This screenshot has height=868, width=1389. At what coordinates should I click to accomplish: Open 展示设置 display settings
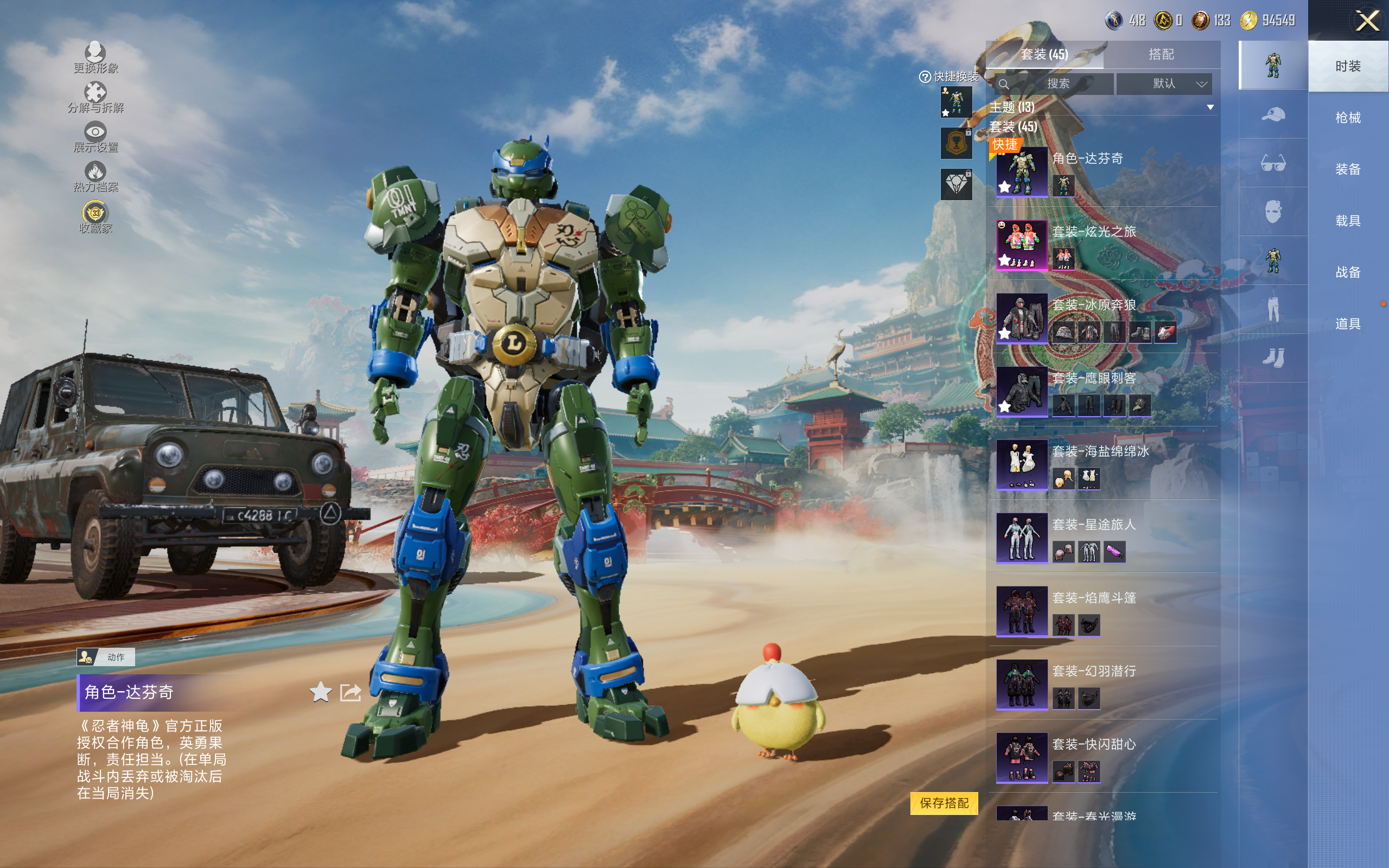pyautogui.click(x=95, y=137)
